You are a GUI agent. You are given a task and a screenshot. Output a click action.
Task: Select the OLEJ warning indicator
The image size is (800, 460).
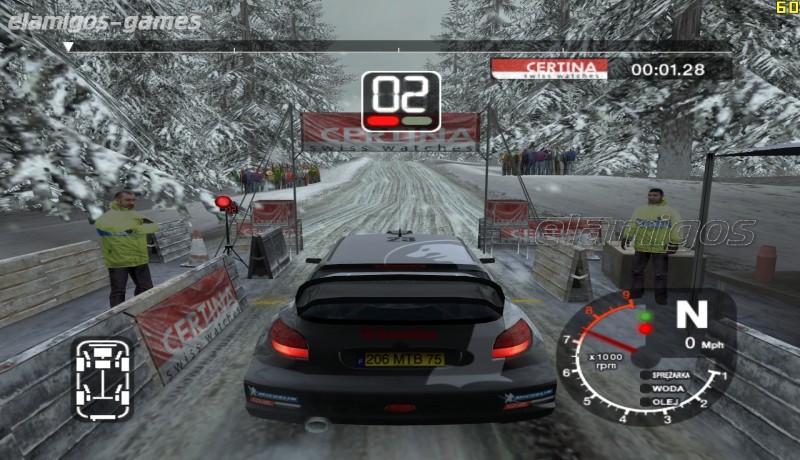coord(667,401)
